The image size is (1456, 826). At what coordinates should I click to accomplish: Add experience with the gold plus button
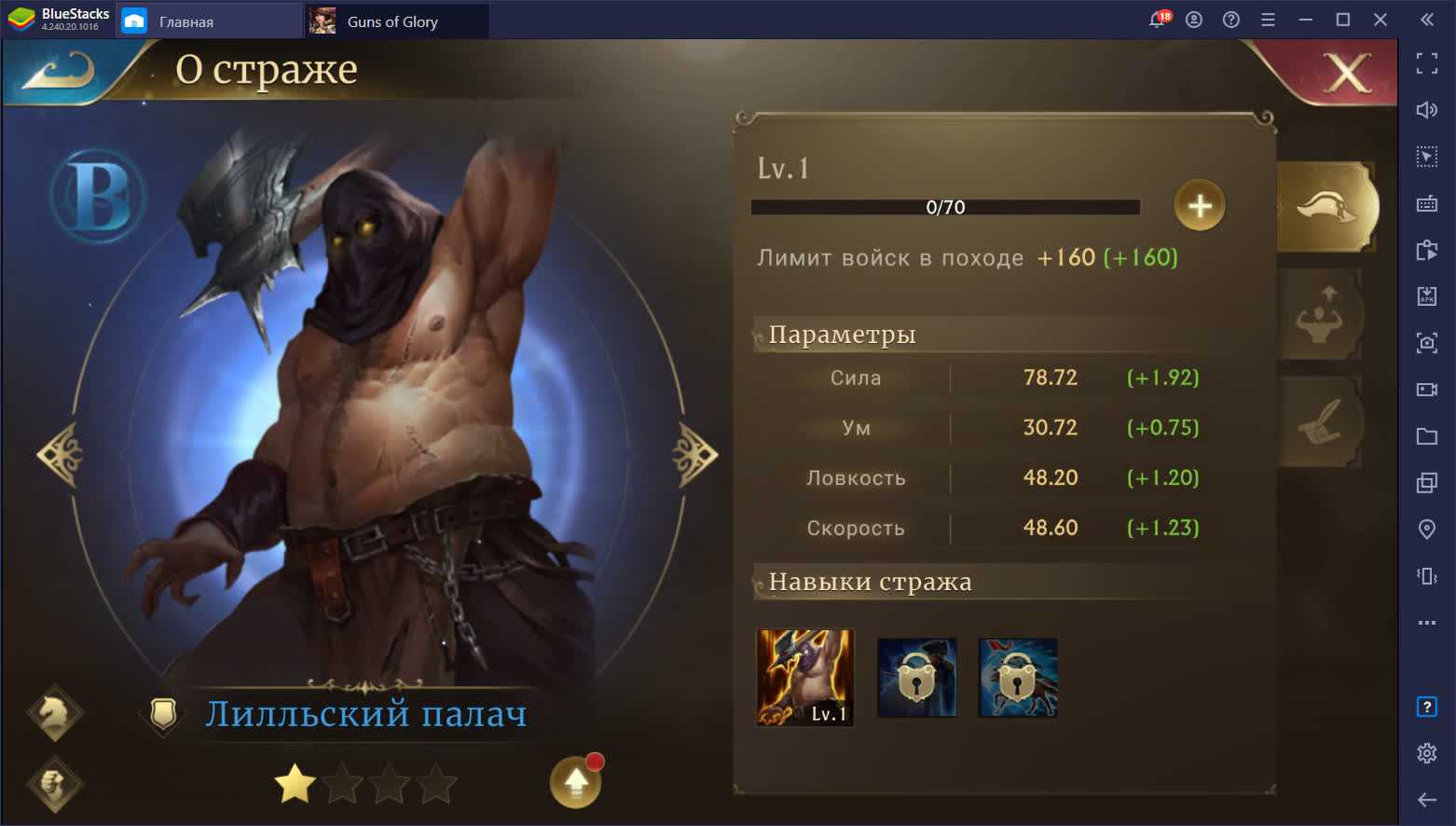(1199, 205)
